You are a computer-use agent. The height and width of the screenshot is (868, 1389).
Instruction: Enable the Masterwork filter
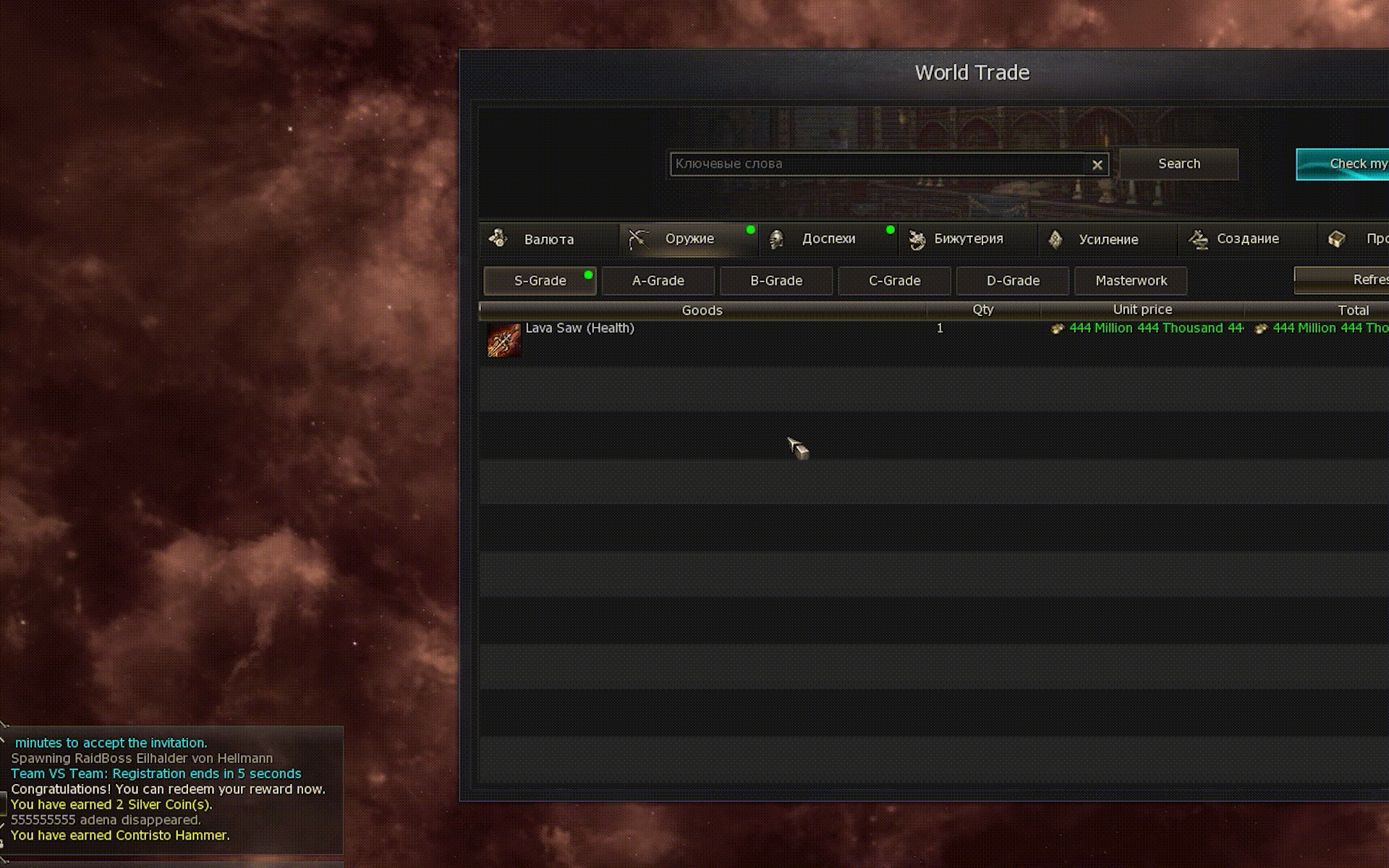(x=1130, y=281)
